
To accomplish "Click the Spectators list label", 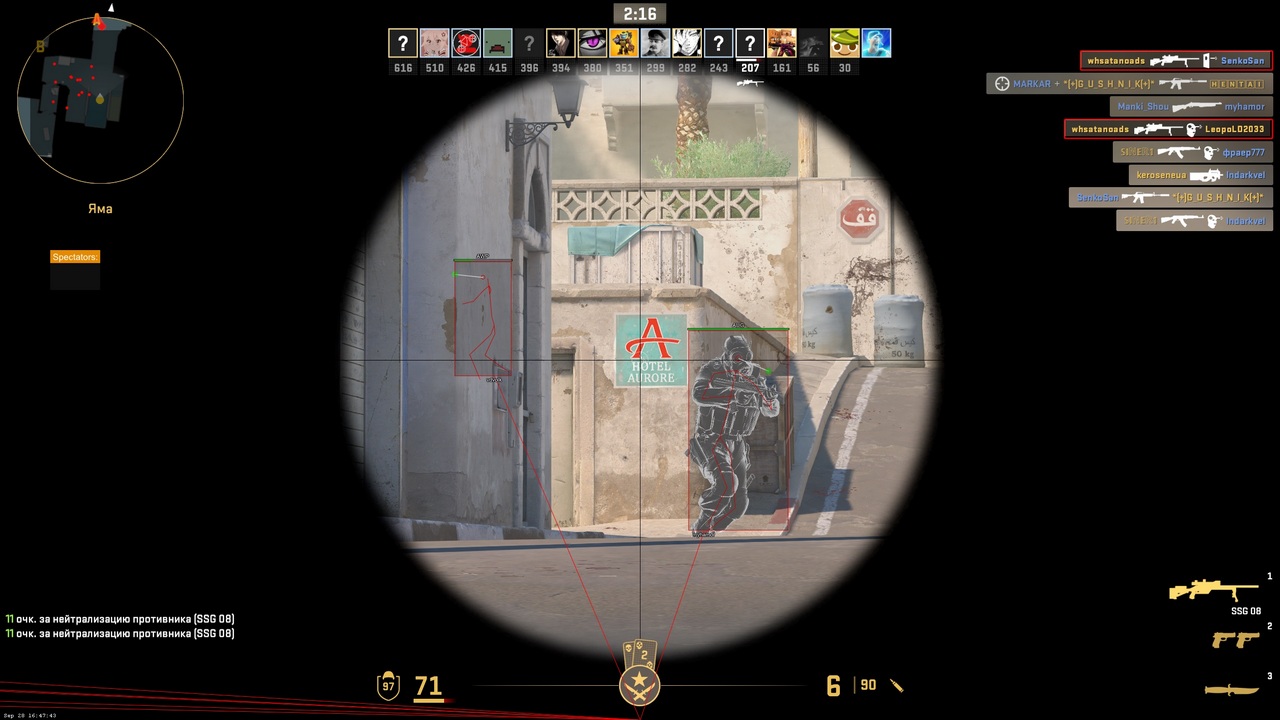I will [75, 257].
